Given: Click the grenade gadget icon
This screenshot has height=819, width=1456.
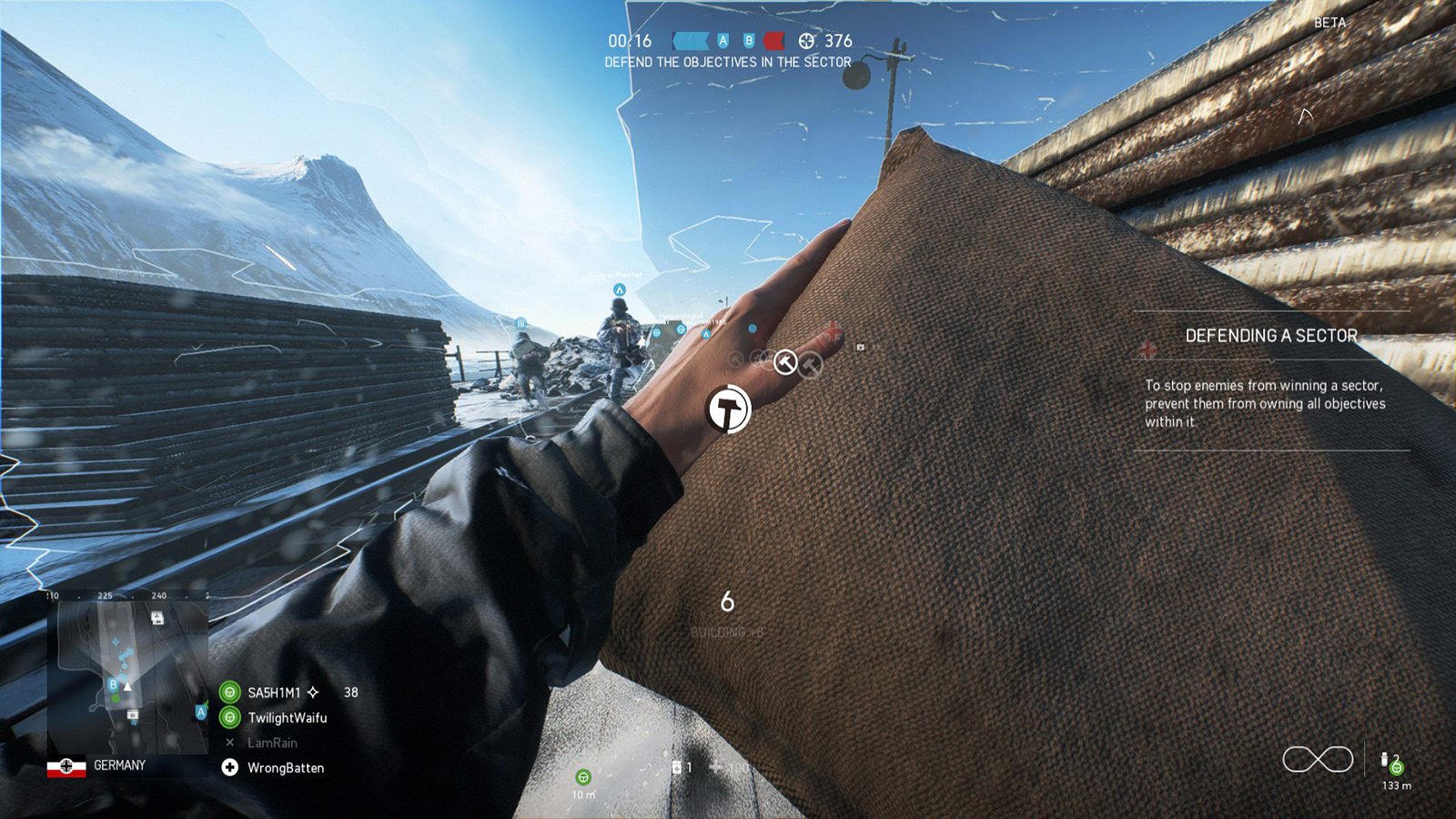Looking at the screenshot, I should point(1385,760).
